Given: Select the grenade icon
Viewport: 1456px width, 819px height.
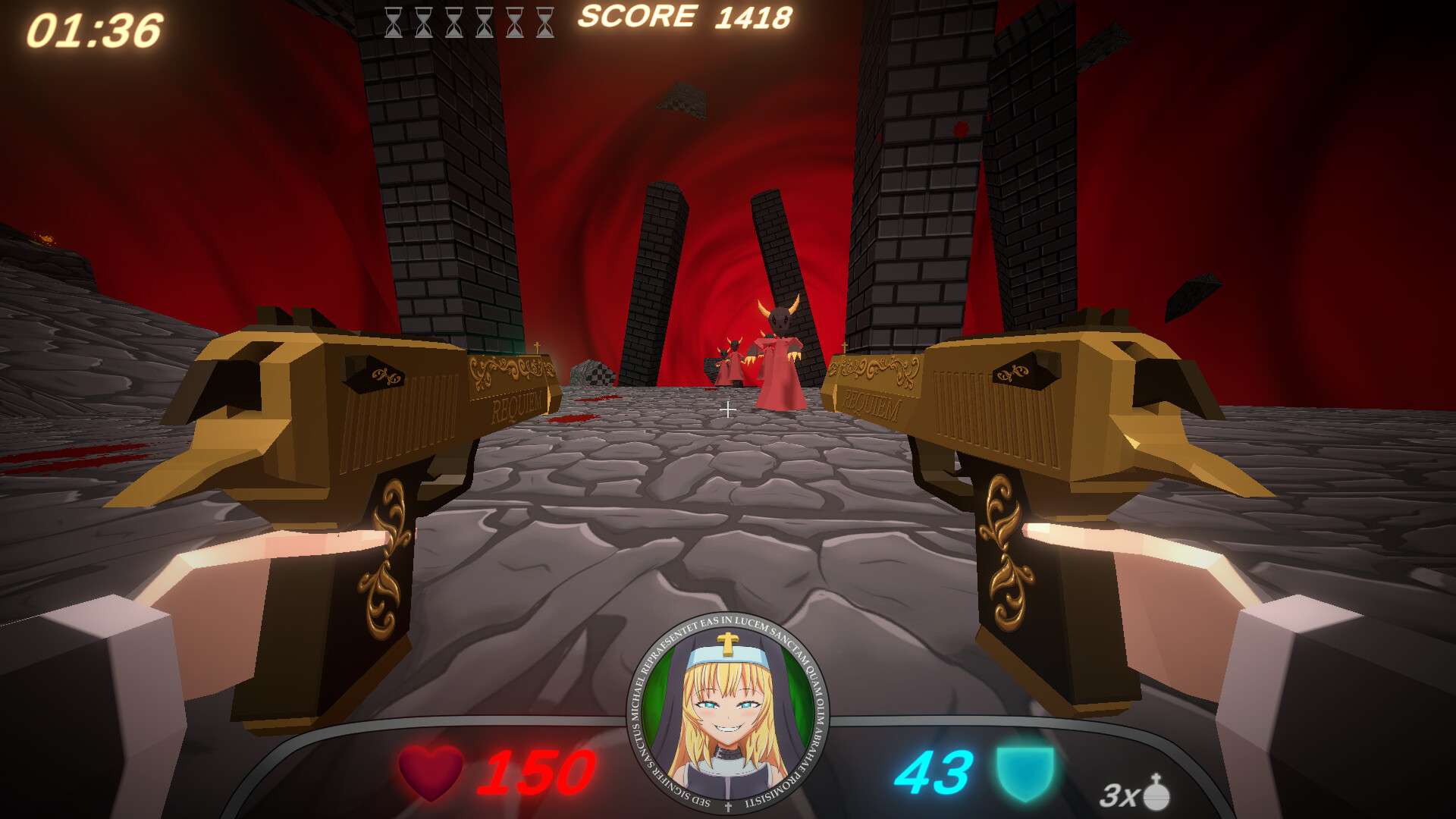Looking at the screenshot, I should [x=1156, y=793].
